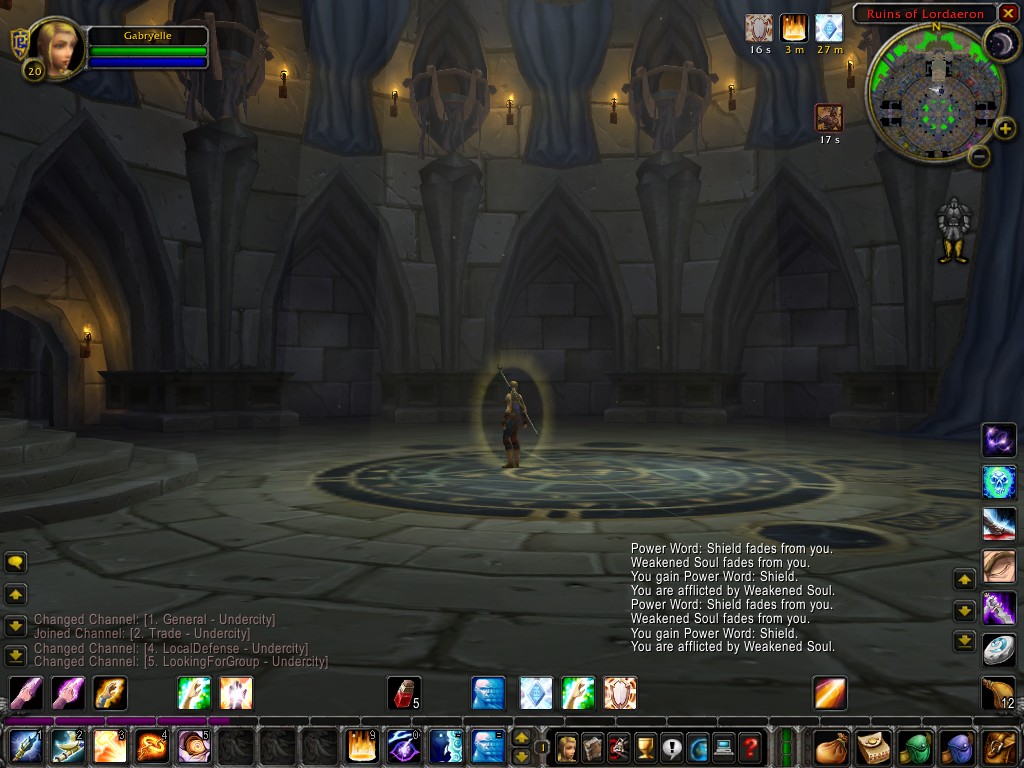The width and height of the screenshot is (1024, 768).
Task: Select Gabryelle's player portrait
Action: tap(57, 47)
